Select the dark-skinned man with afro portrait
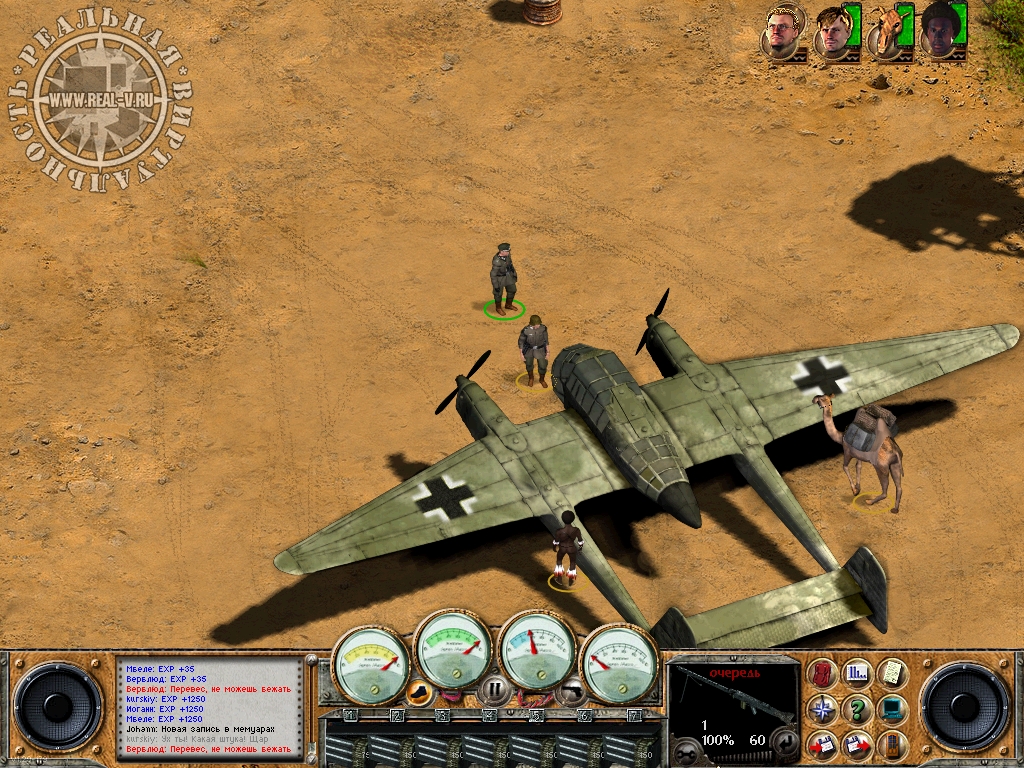The image size is (1024, 768). [x=940, y=30]
